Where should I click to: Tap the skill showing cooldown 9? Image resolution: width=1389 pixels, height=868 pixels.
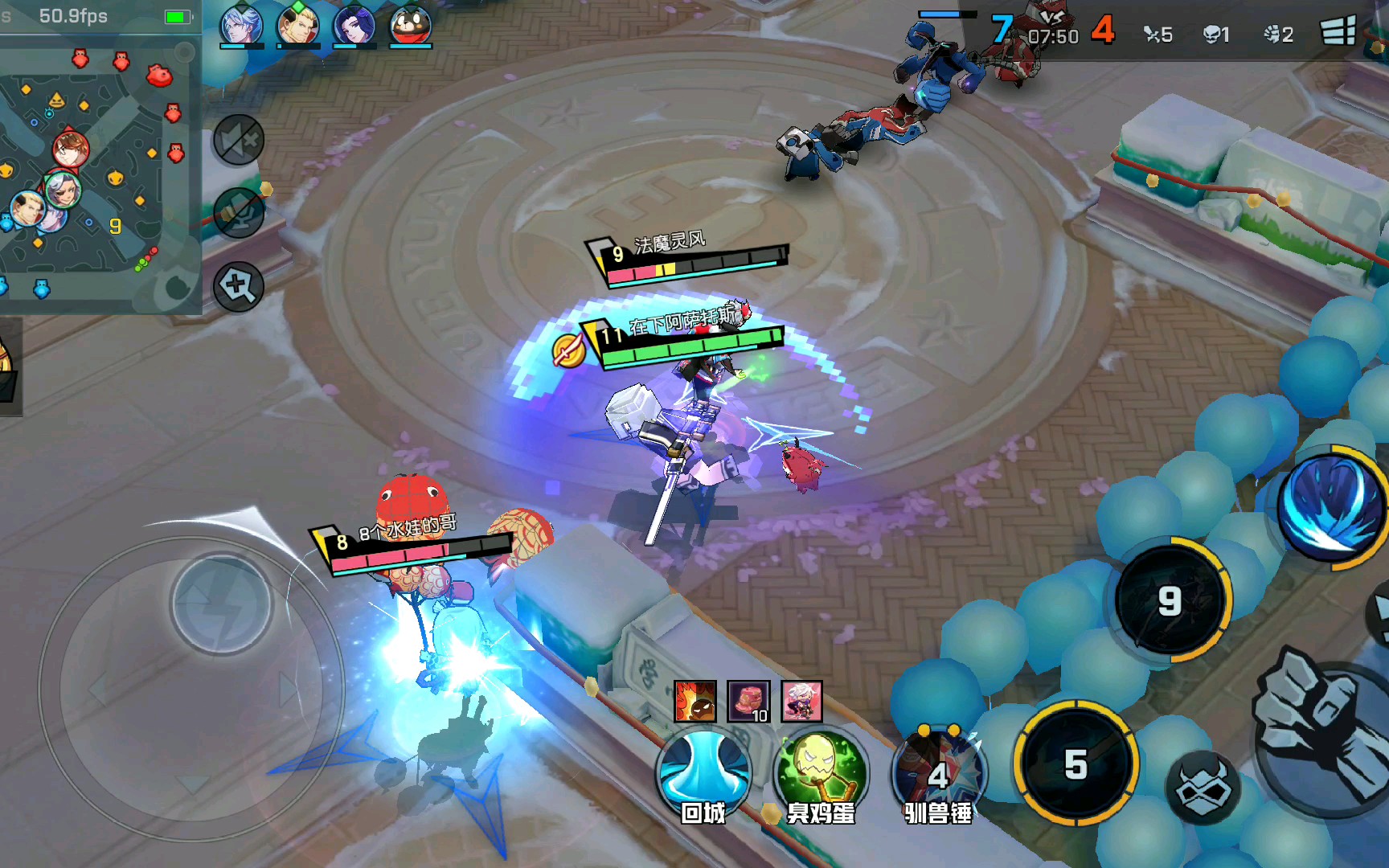[x=1170, y=600]
